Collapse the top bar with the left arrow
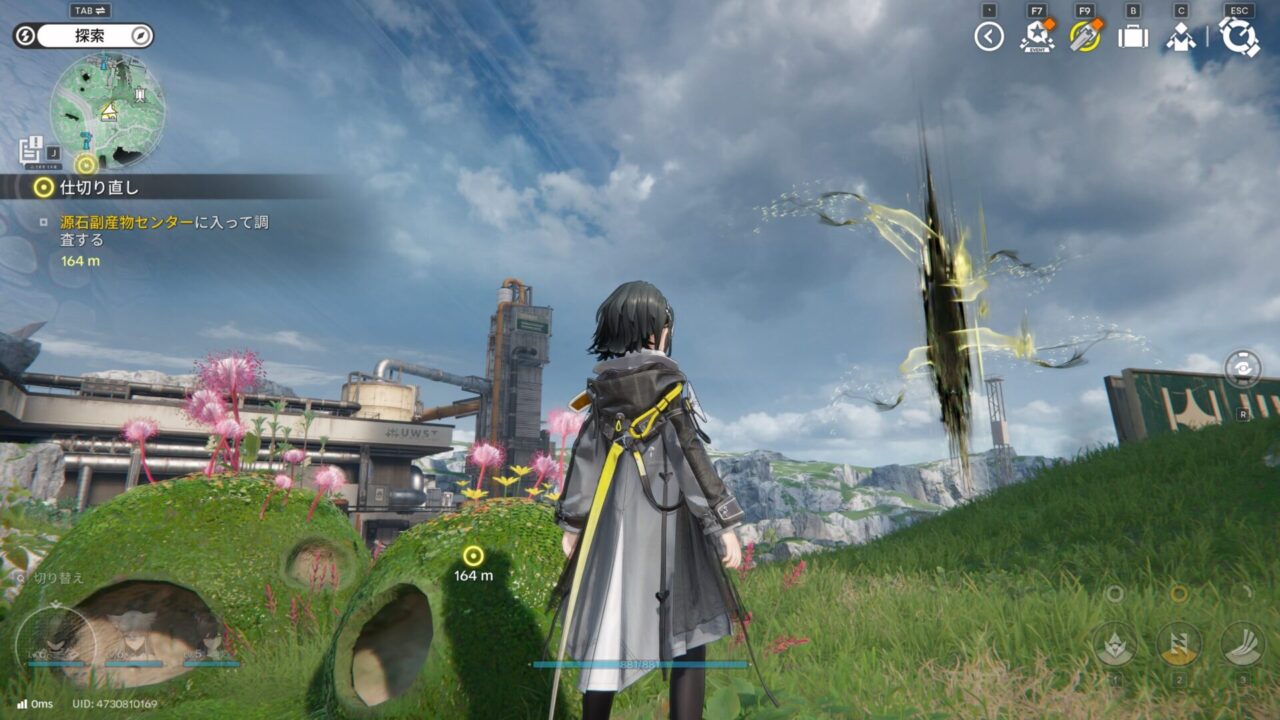This screenshot has width=1280, height=720. (x=989, y=37)
